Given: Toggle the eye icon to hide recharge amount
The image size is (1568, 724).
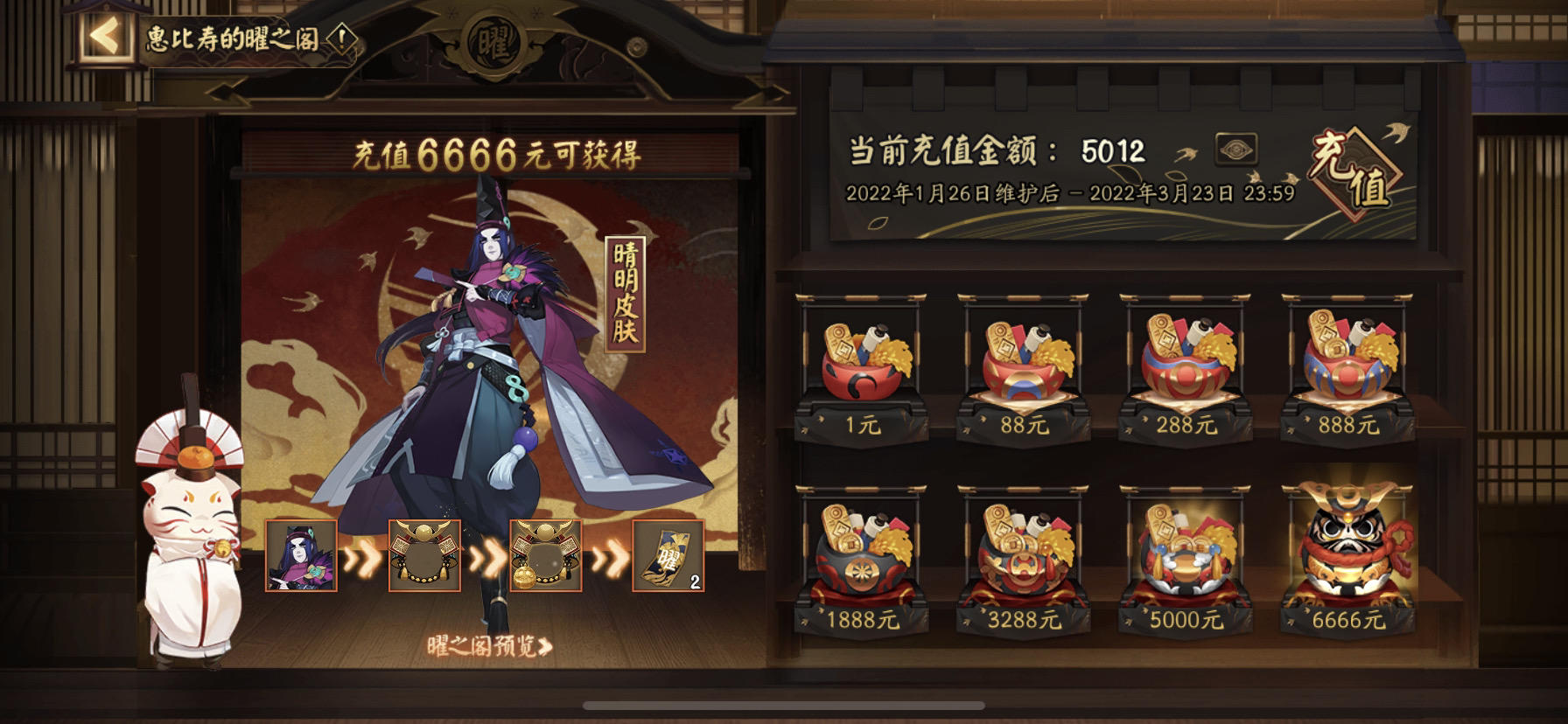Looking at the screenshot, I should click(x=1238, y=150).
